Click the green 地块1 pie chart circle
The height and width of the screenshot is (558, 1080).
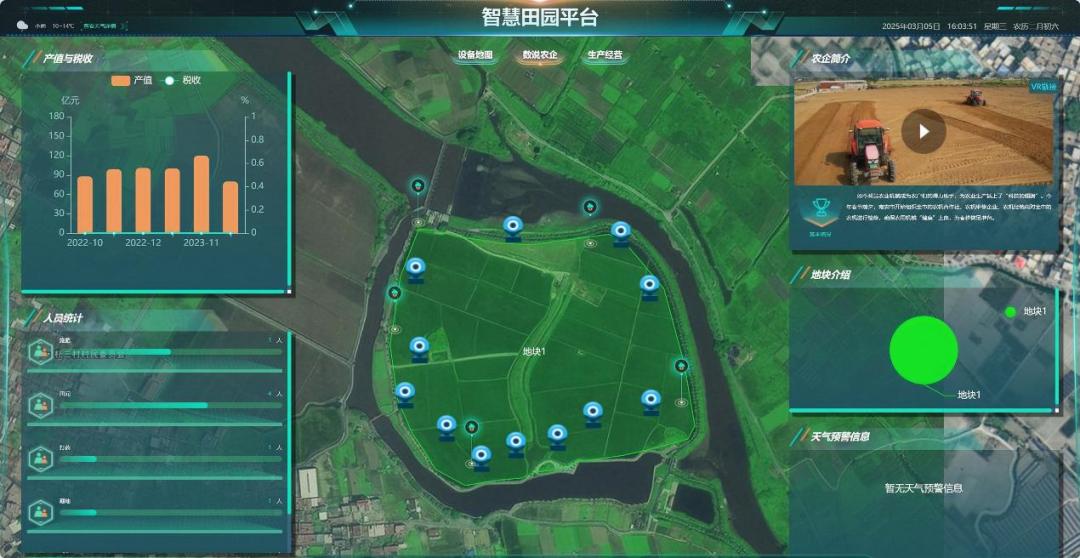[923, 350]
